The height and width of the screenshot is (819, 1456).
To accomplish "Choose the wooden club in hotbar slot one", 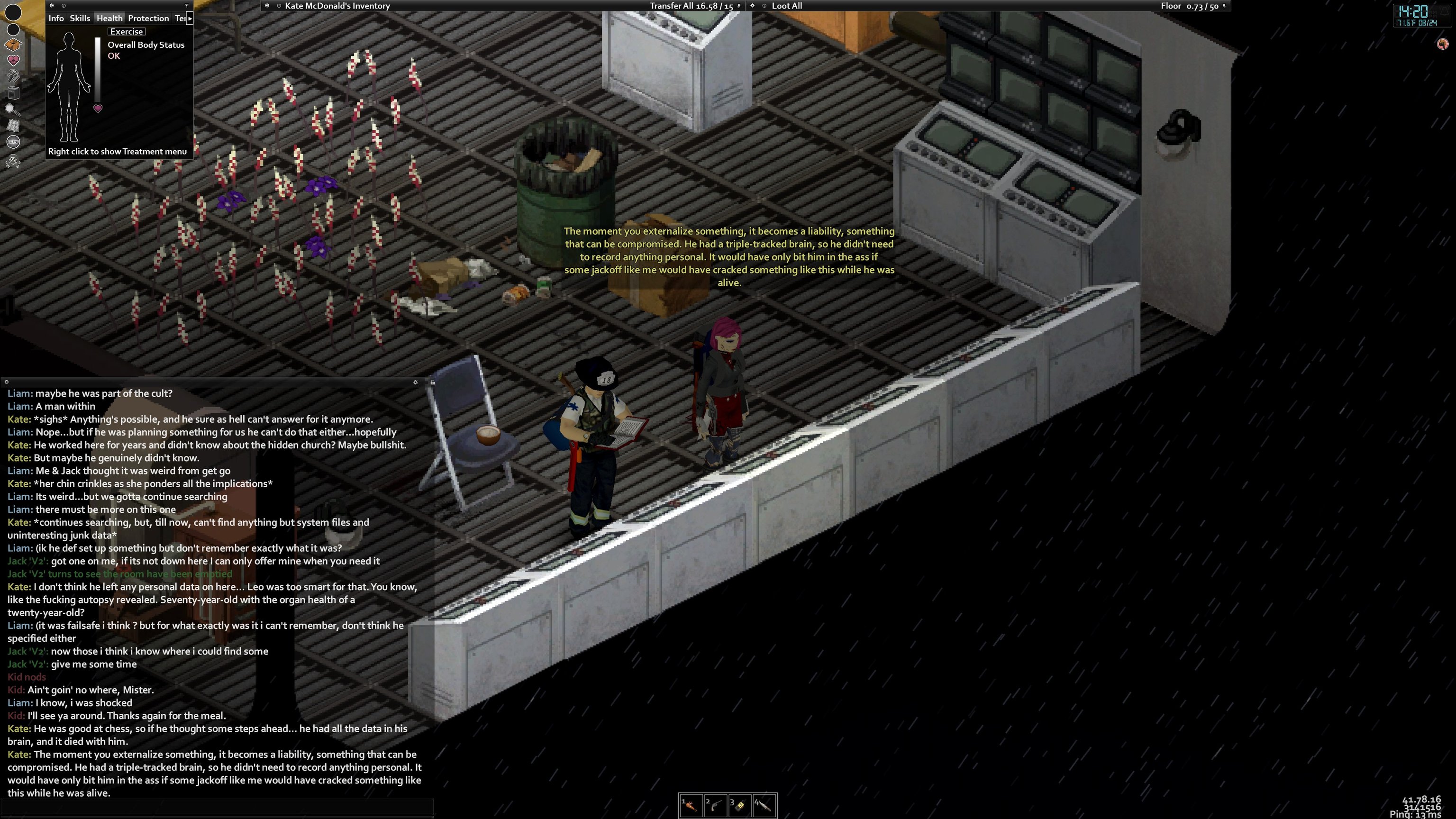I will 691,805.
